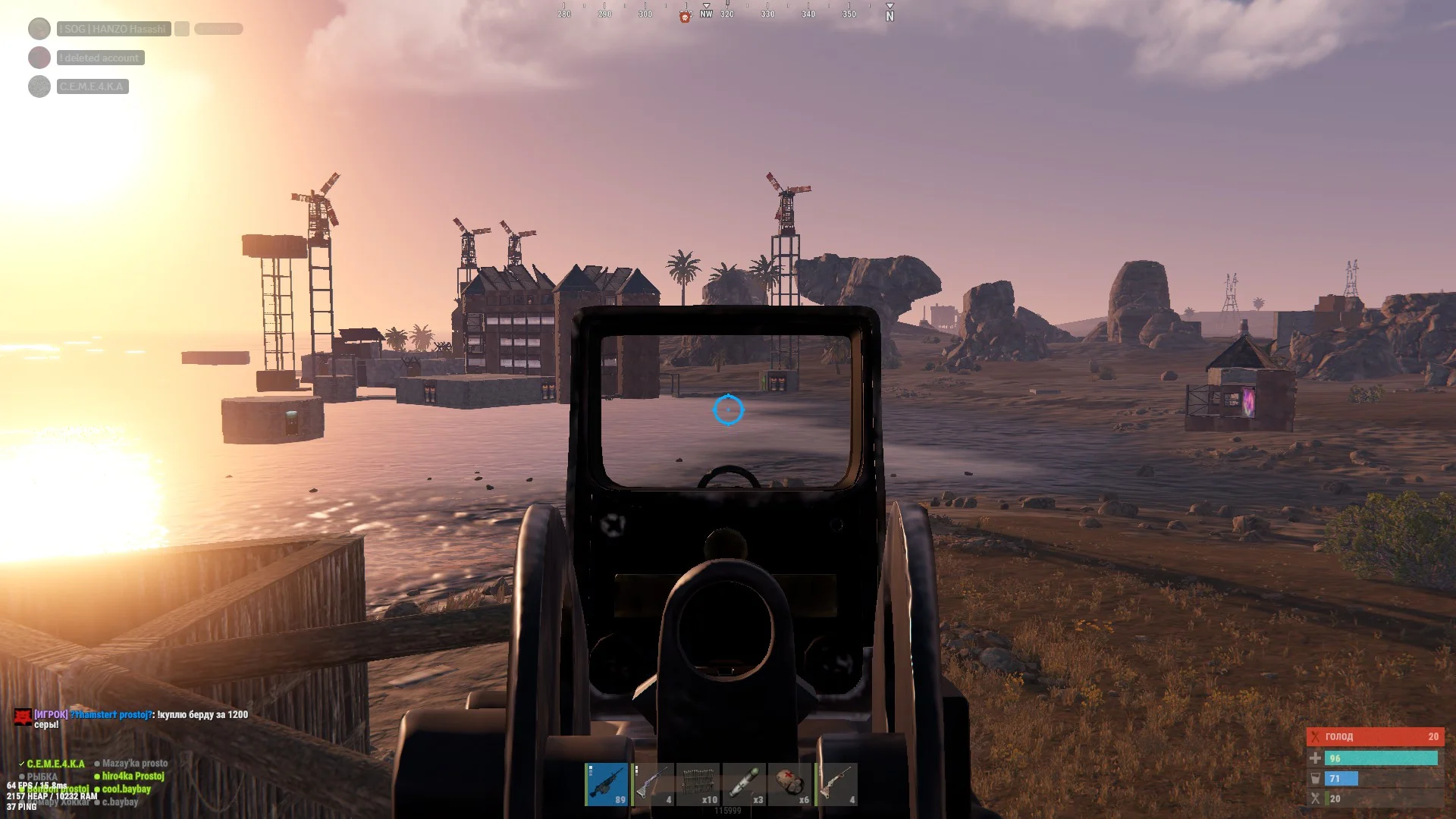The height and width of the screenshot is (819, 1456).
Task: Select the rocket x3 hotbar slot
Action: 744,784
